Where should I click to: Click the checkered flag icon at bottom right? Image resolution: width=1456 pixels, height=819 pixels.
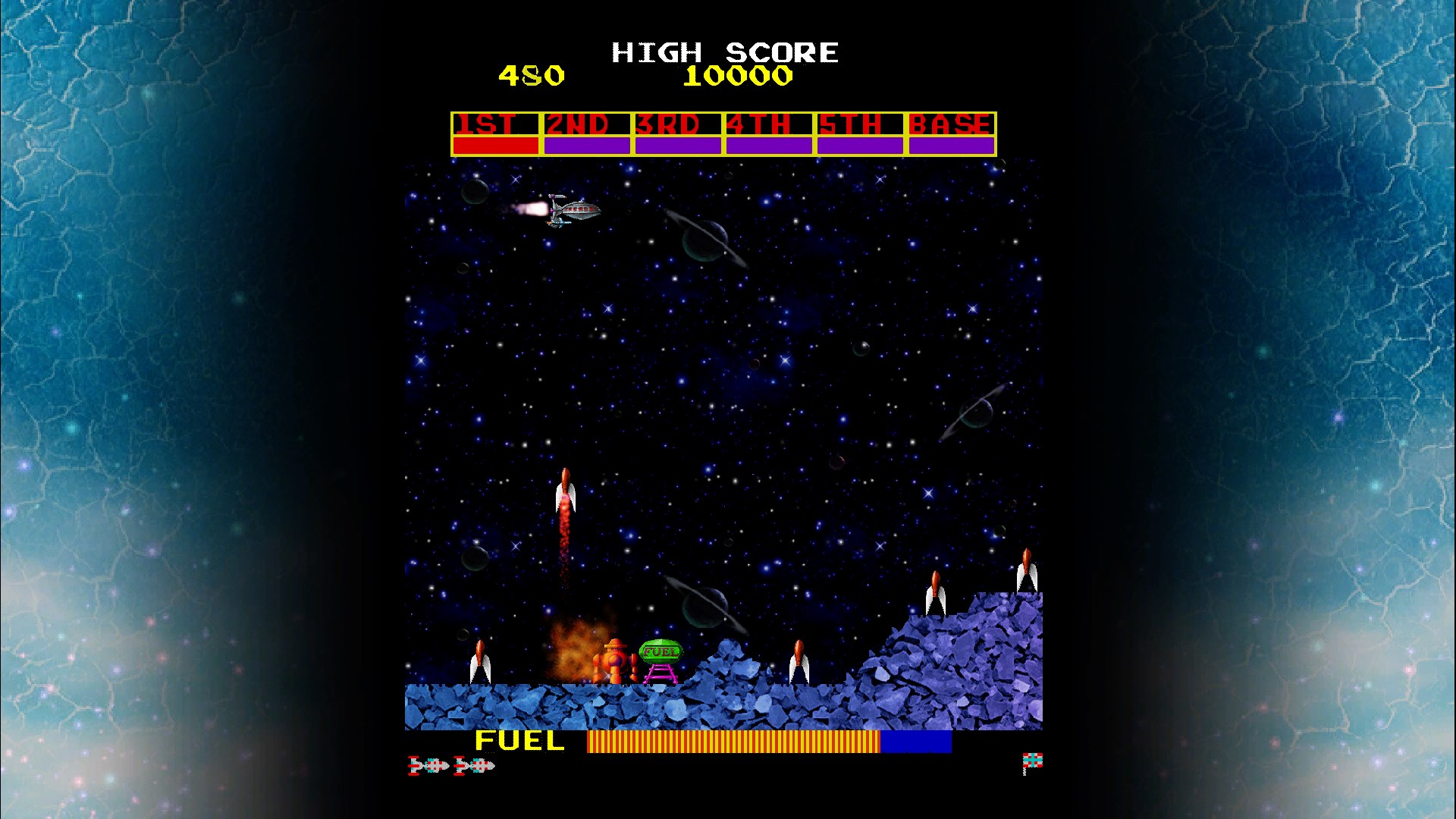[x=1031, y=758]
